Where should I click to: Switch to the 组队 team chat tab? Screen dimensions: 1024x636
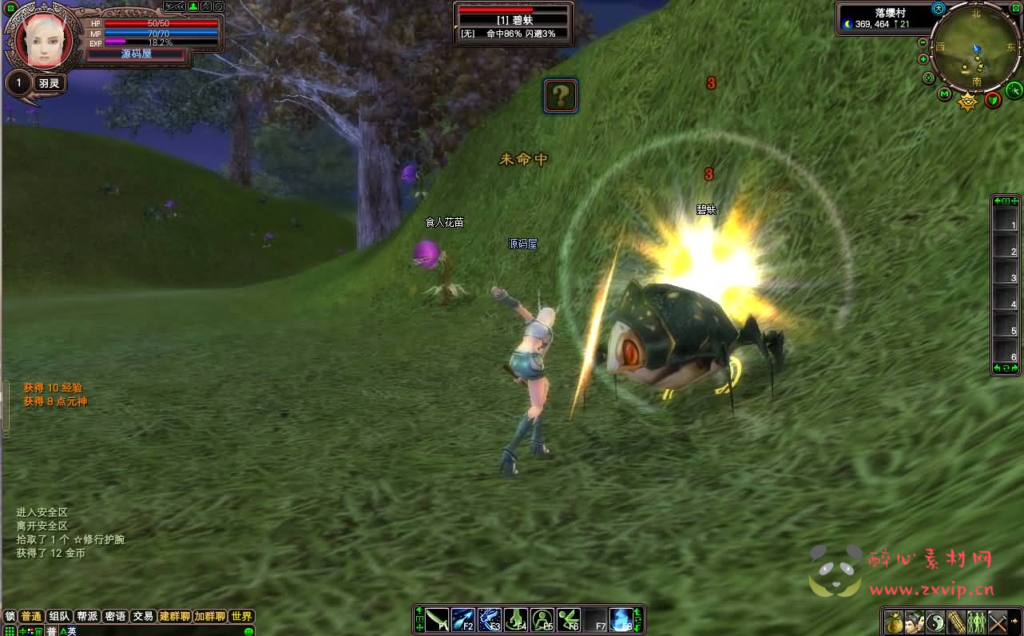(x=59, y=617)
